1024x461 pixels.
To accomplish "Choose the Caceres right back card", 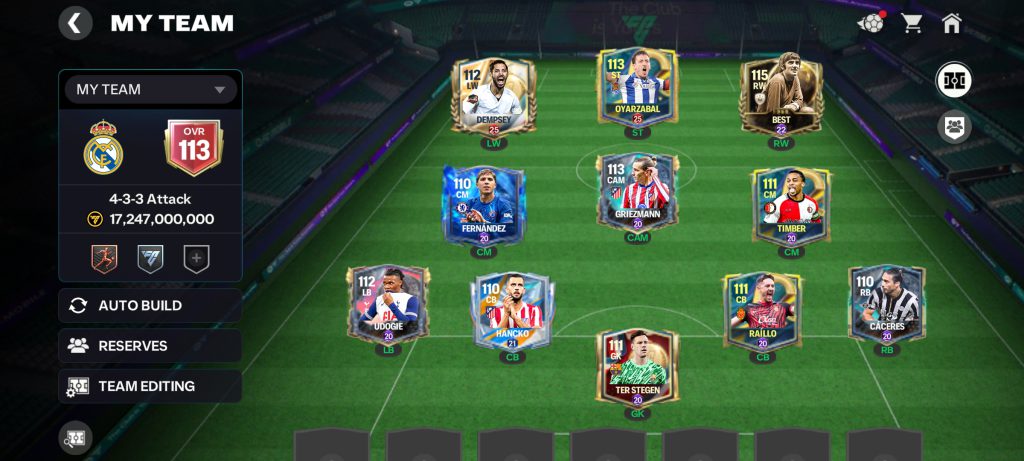I will (886, 305).
